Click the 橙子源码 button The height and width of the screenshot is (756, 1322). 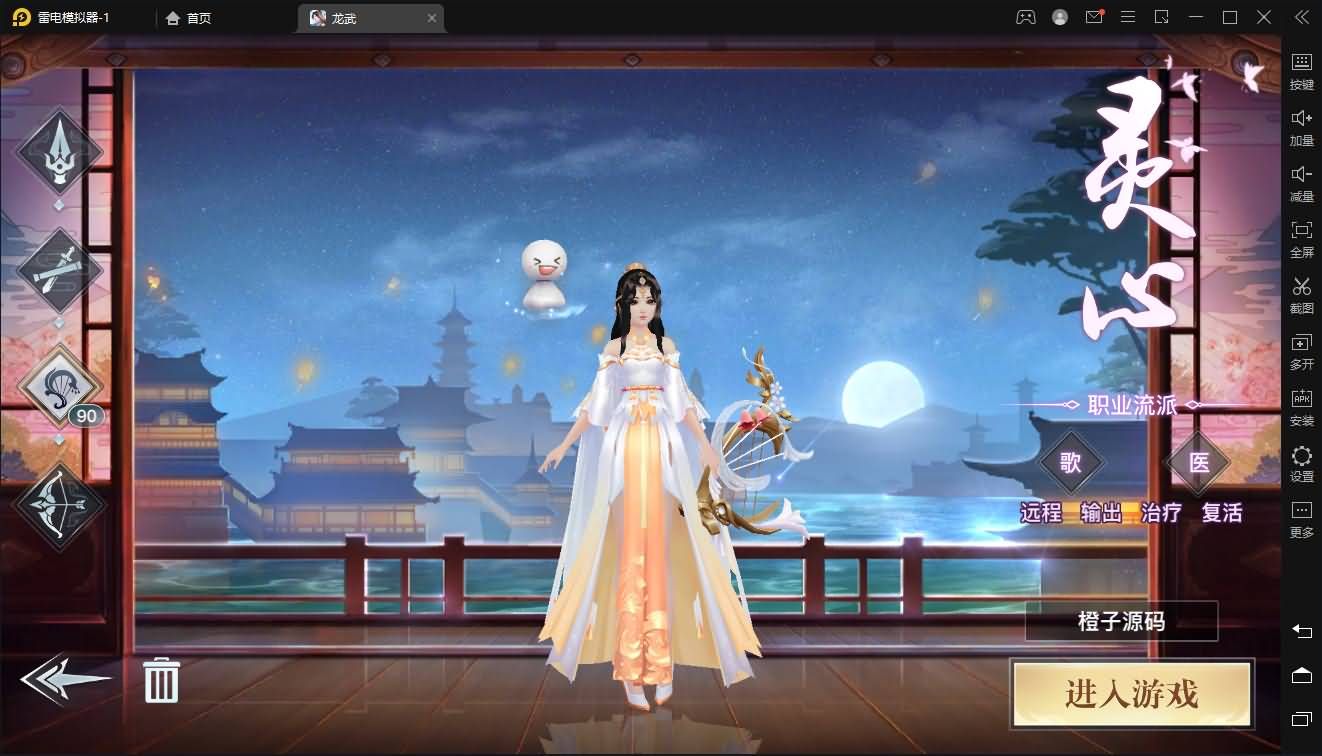(1121, 621)
